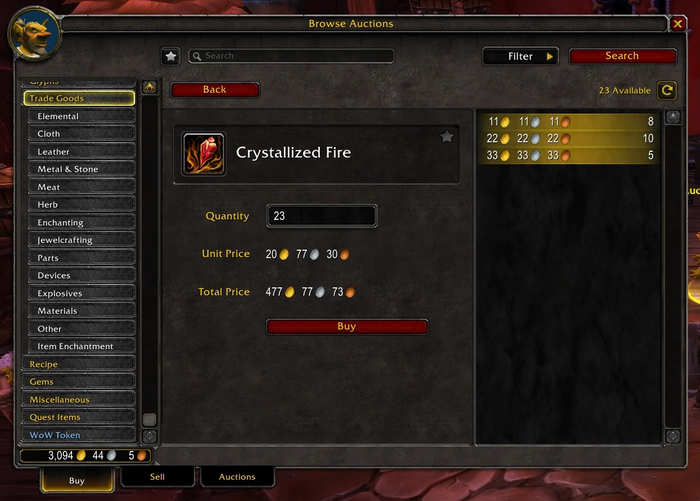The width and height of the screenshot is (700, 501).
Task: Click the Quantity input box
Action: point(321,216)
